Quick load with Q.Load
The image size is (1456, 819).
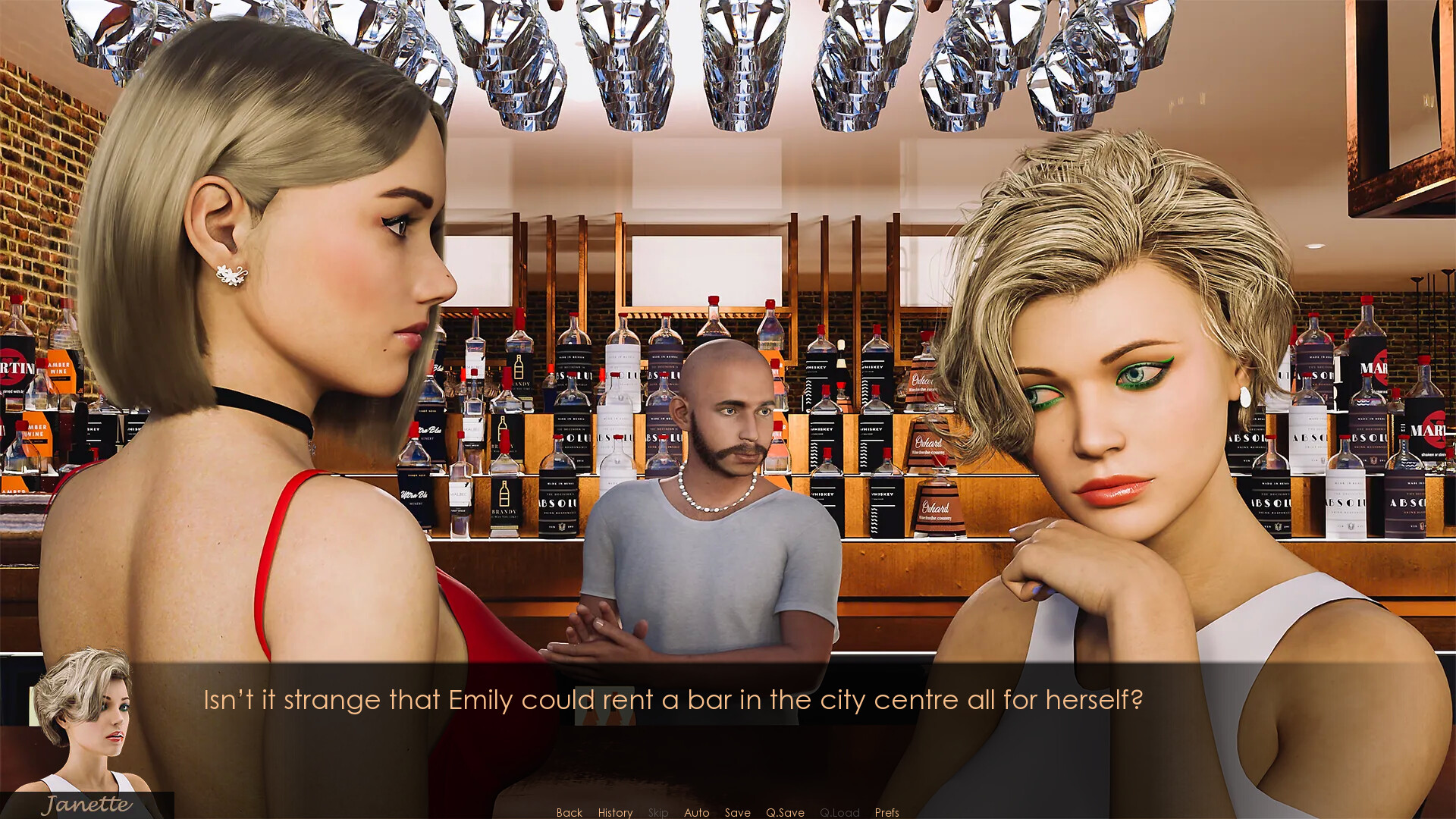pyautogui.click(x=839, y=812)
